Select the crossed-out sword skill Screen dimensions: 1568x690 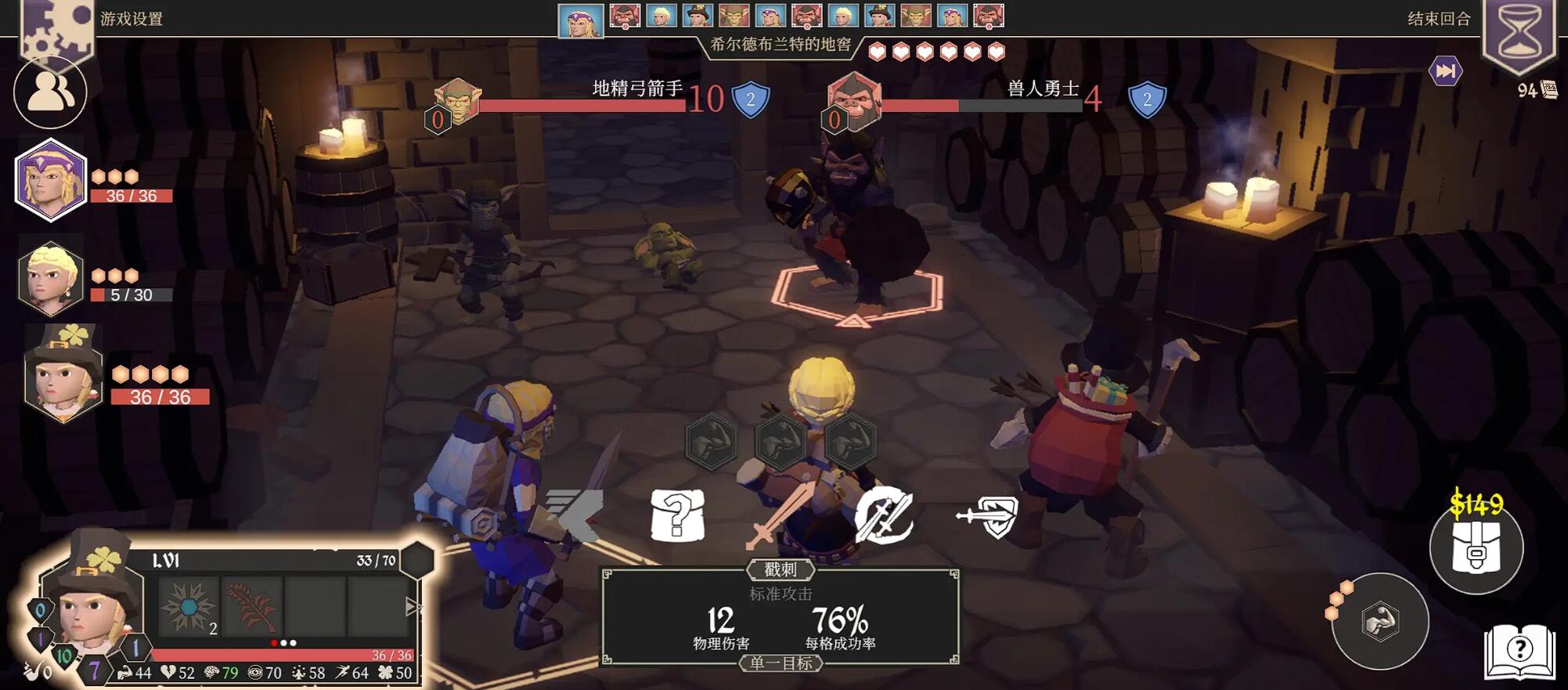click(x=884, y=516)
